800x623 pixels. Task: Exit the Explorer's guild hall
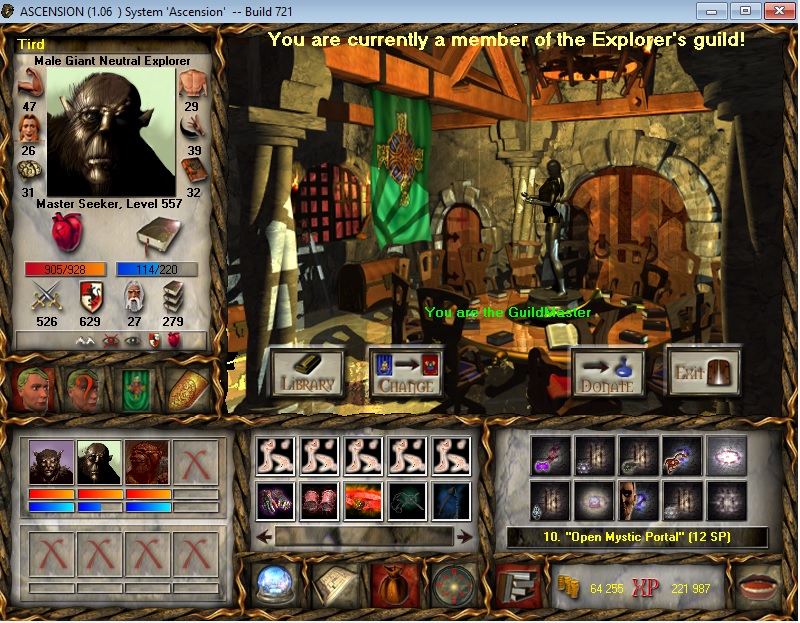704,372
